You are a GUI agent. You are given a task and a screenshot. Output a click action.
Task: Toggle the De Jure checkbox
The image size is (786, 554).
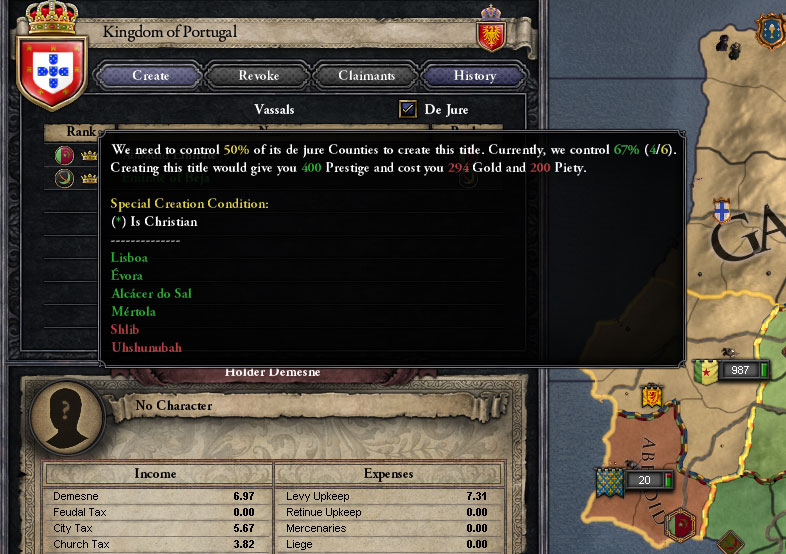pos(408,109)
